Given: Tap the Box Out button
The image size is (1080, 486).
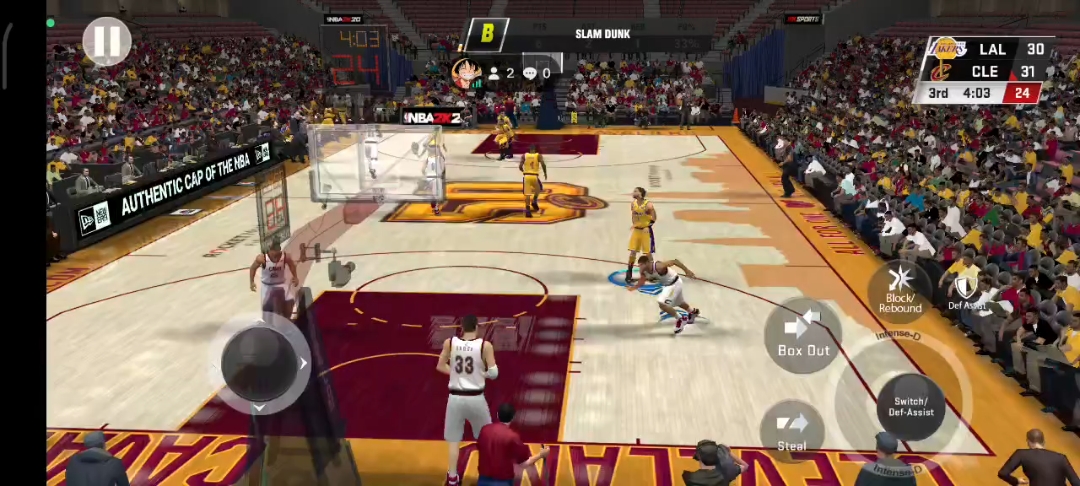Looking at the screenshot, I should click(x=804, y=334).
